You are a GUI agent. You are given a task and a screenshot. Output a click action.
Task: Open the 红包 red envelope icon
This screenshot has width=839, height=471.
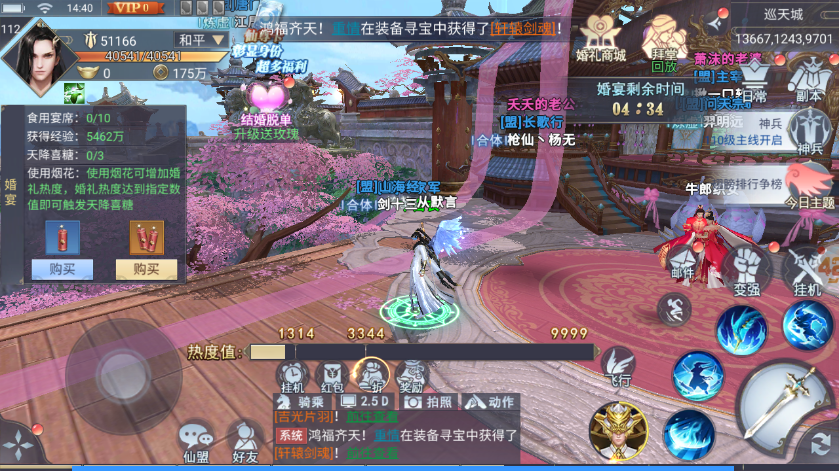[x=331, y=373]
